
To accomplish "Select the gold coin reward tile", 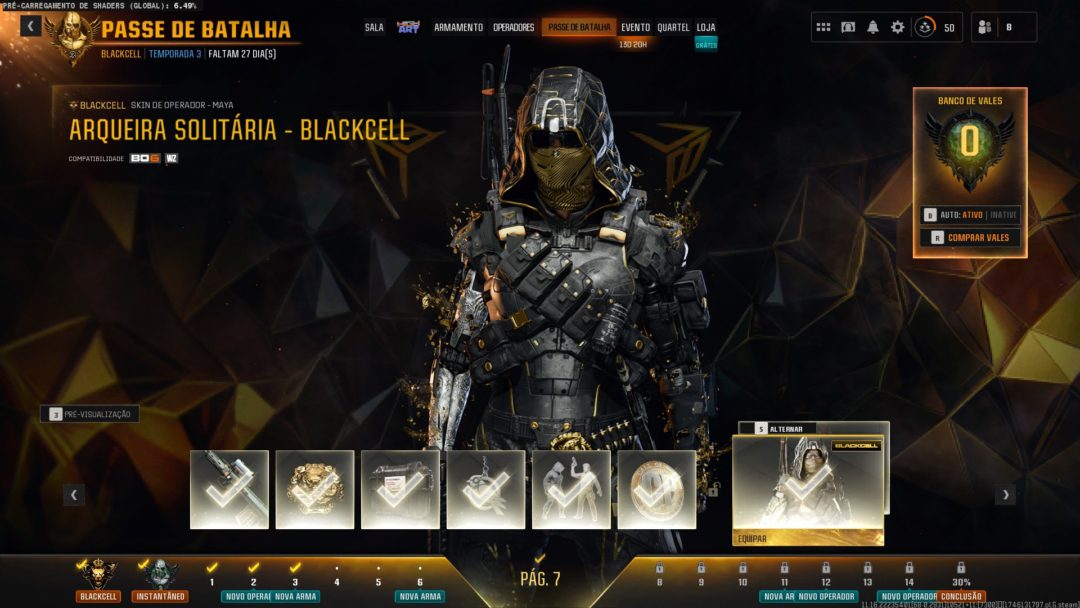I will [657, 489].
